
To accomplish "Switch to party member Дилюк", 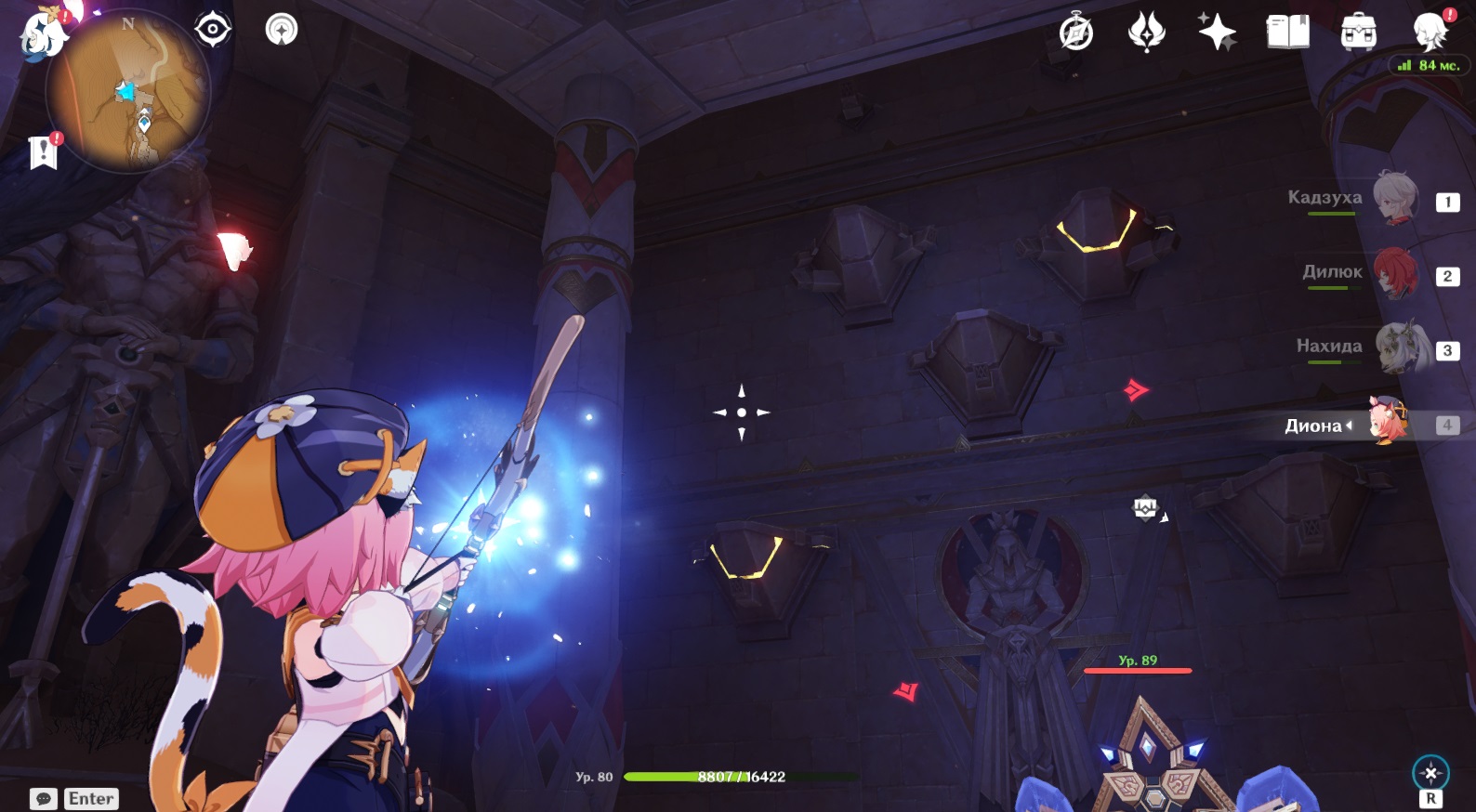I will [1394, 273].
